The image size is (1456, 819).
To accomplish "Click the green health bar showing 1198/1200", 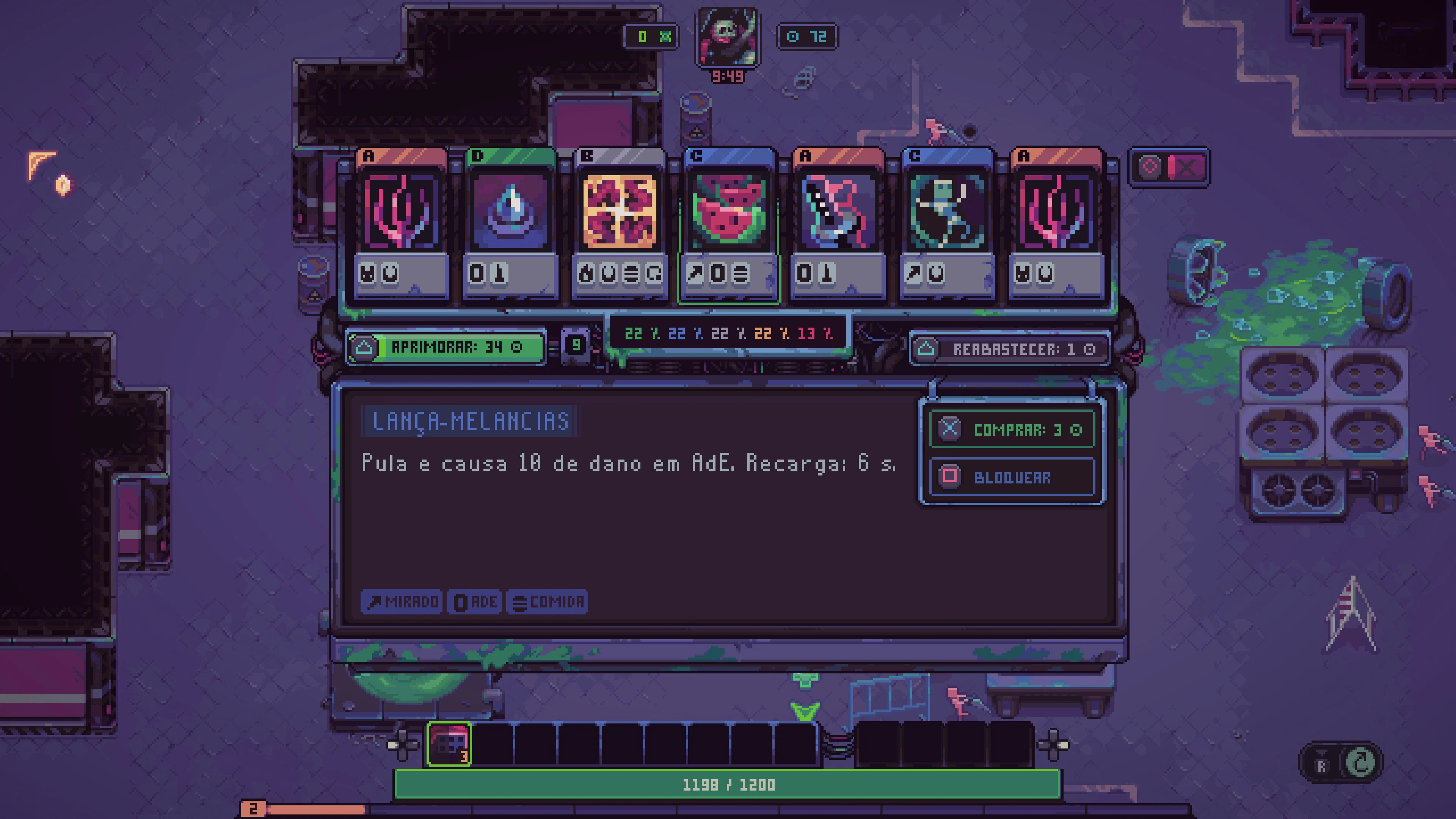I will click(729, 784).
